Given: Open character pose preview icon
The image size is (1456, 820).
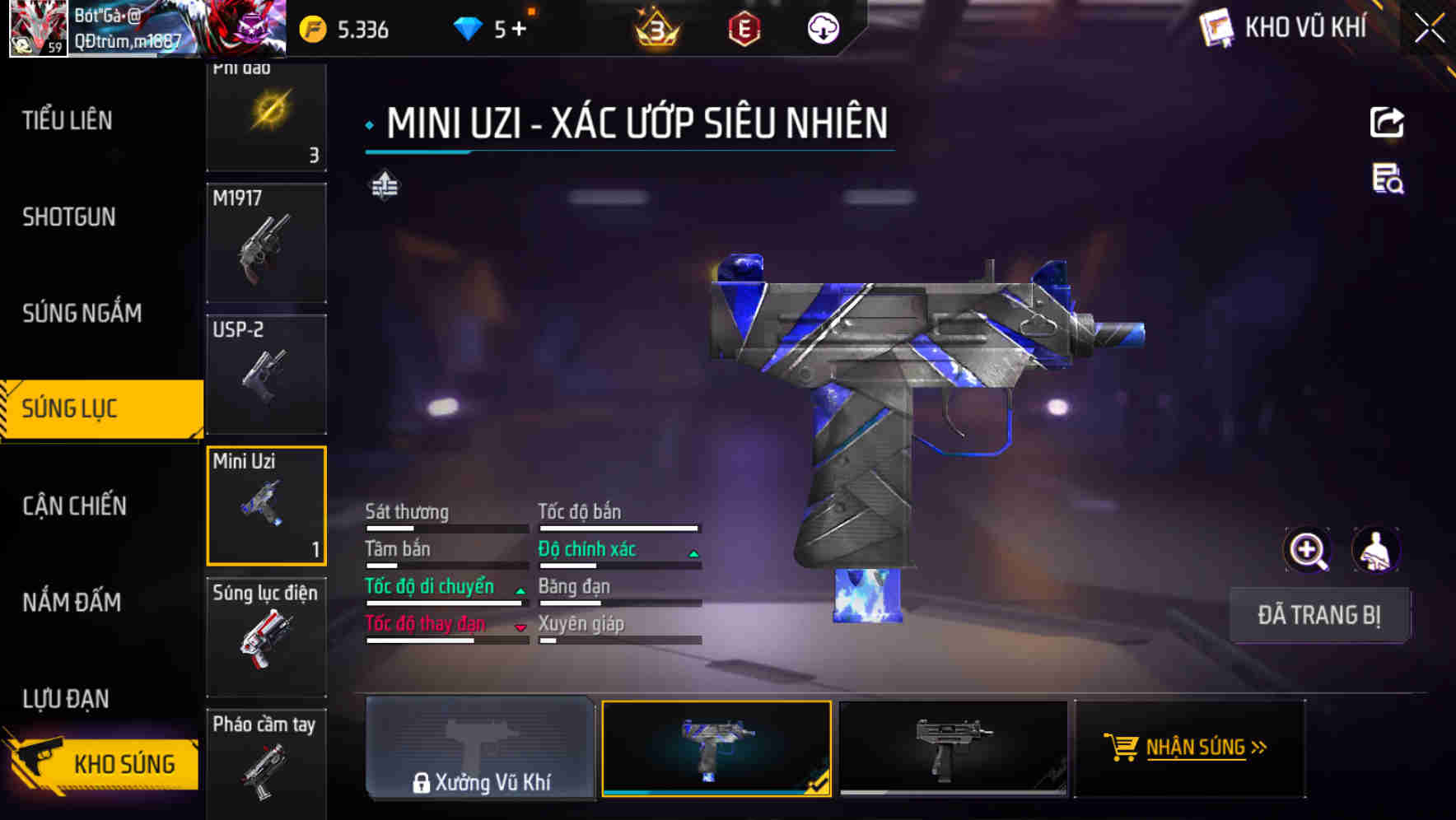Looking at the screenshot, I should [x=1376, y=550].
